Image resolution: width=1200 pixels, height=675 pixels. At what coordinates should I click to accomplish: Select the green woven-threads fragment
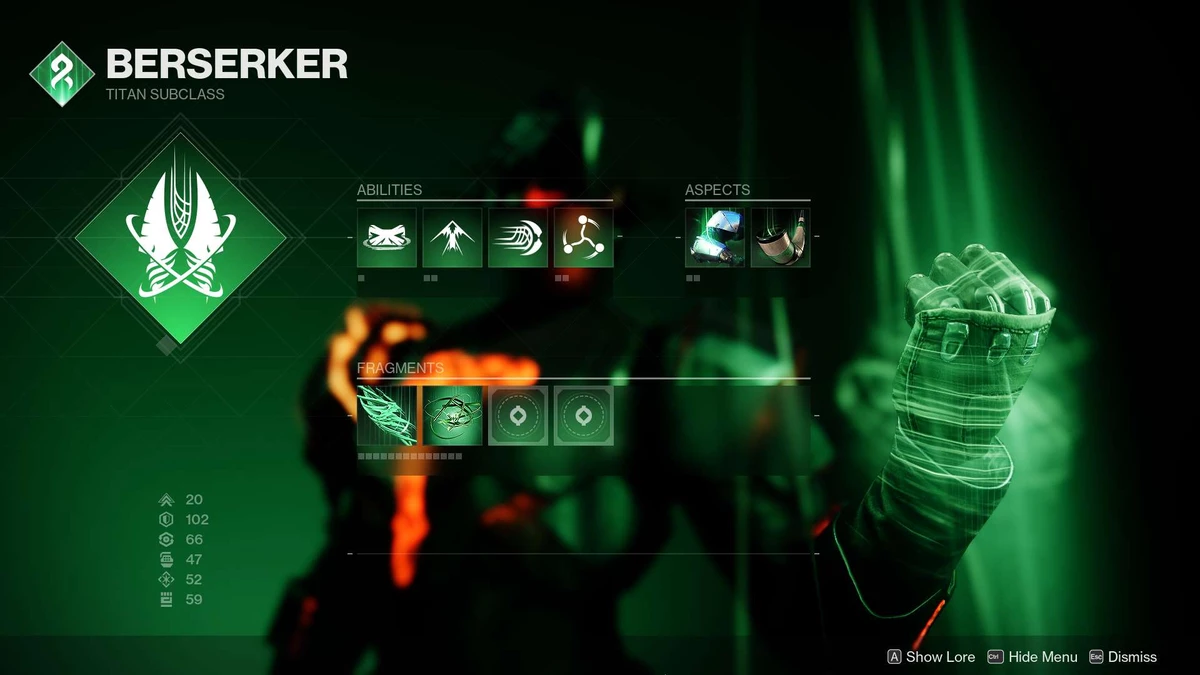(x=387, y=416)
